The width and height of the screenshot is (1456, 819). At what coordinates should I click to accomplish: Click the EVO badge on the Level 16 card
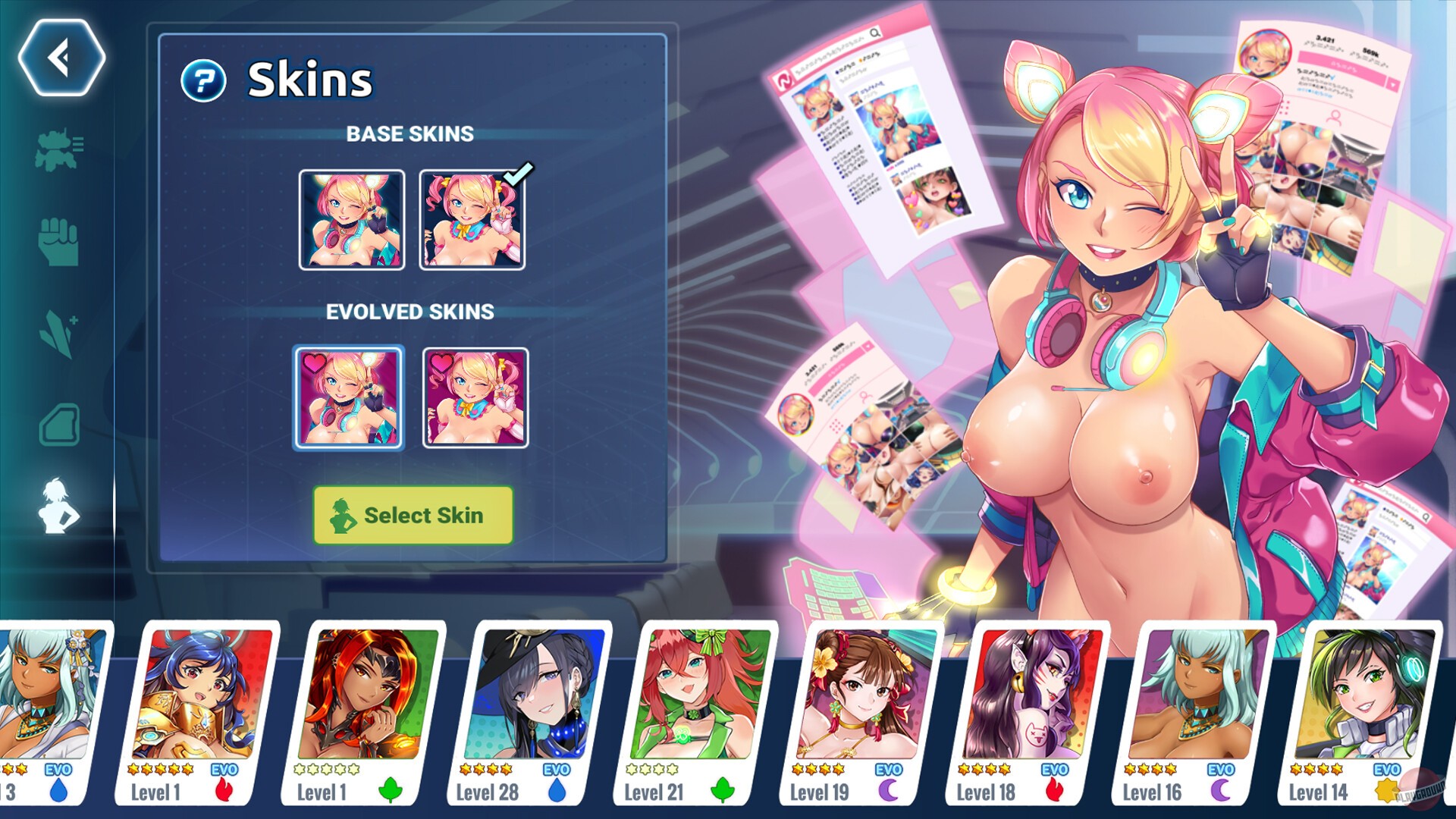[1221, 770]
